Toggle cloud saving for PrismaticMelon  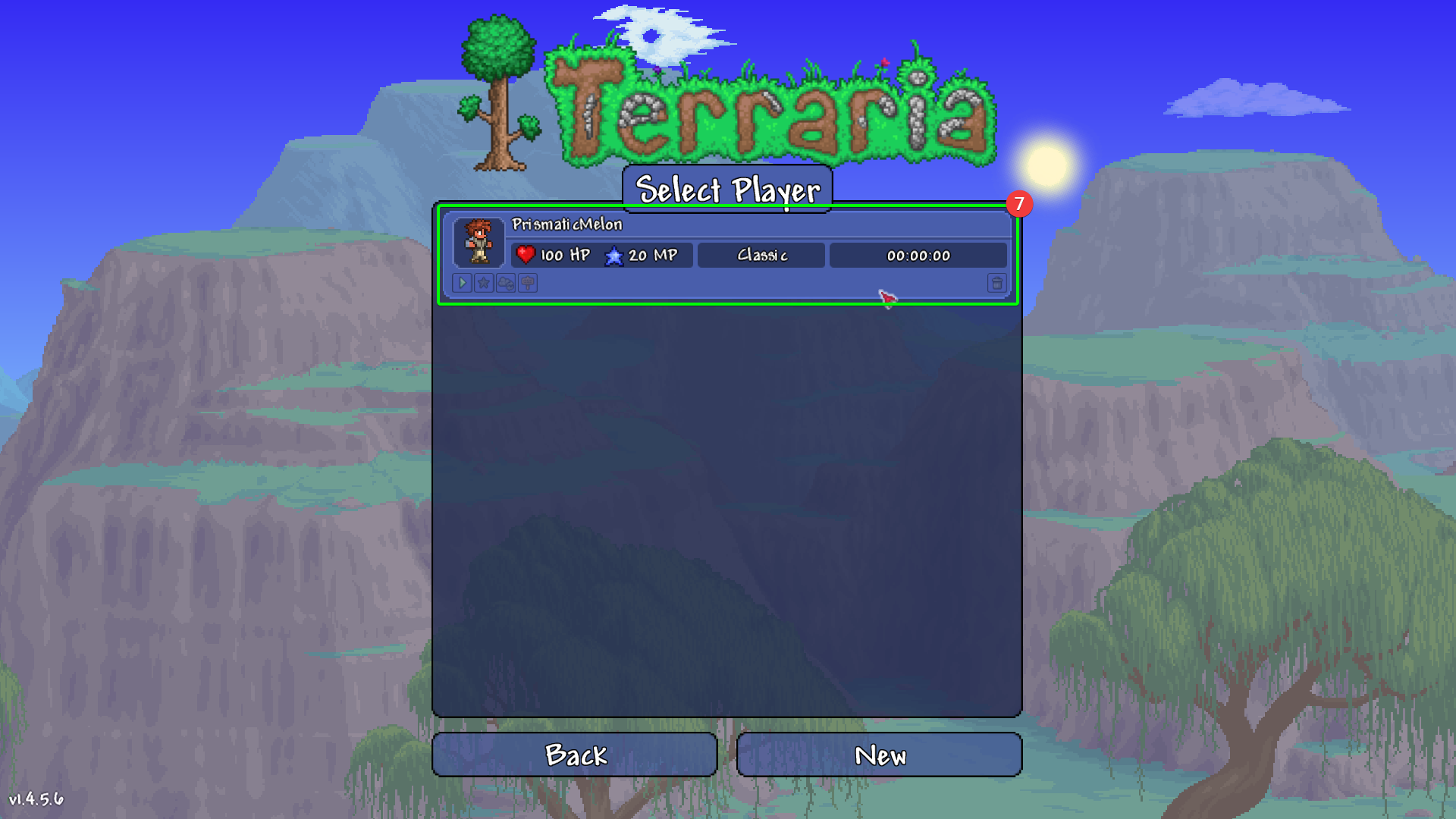504,283
